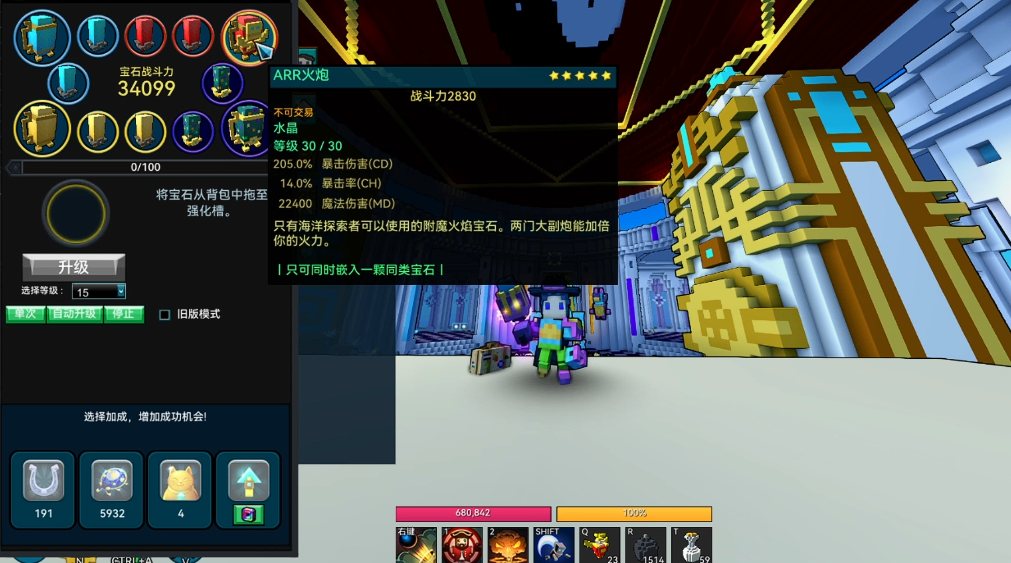Select the highlighted red-gold ARR火炮 gem

point(247,37)
